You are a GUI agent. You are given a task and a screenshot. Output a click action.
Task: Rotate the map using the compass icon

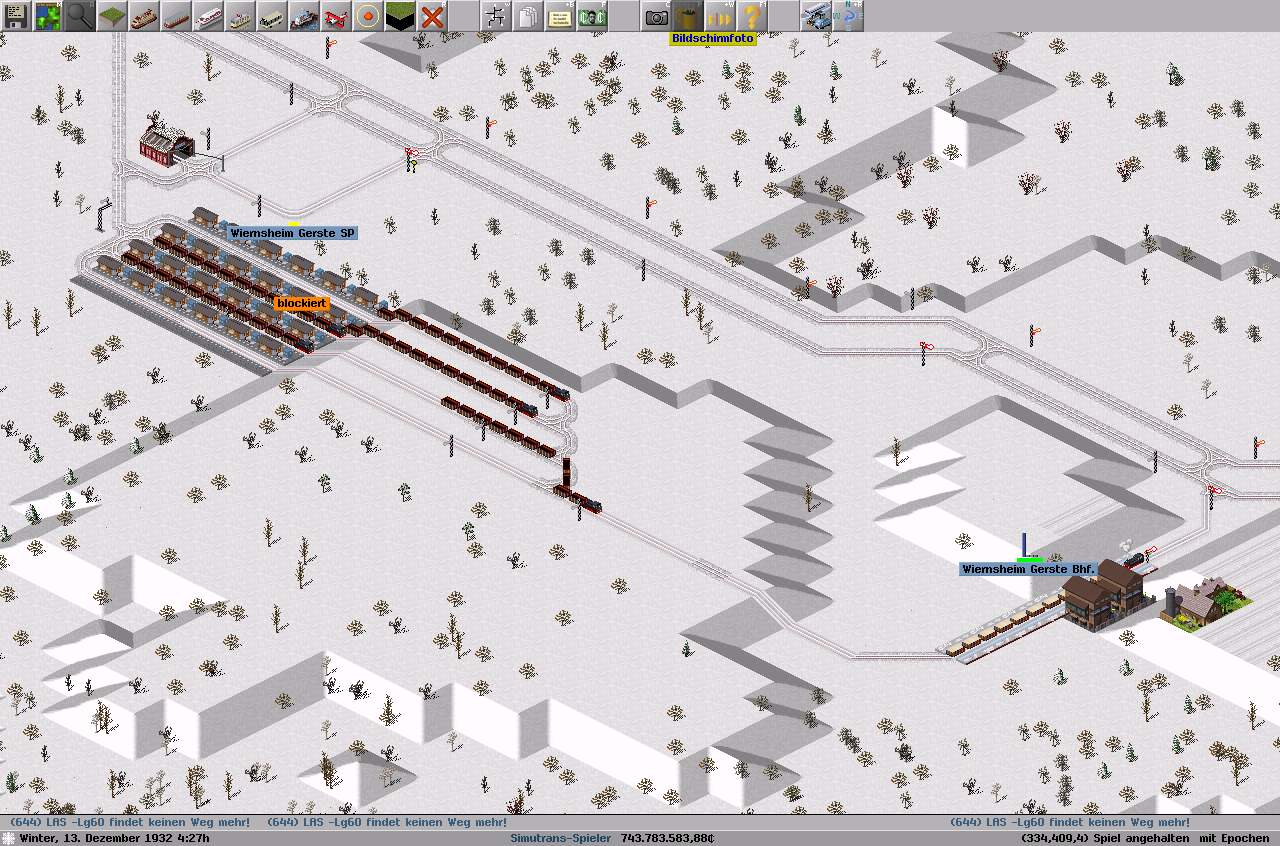tap(847, 16)
